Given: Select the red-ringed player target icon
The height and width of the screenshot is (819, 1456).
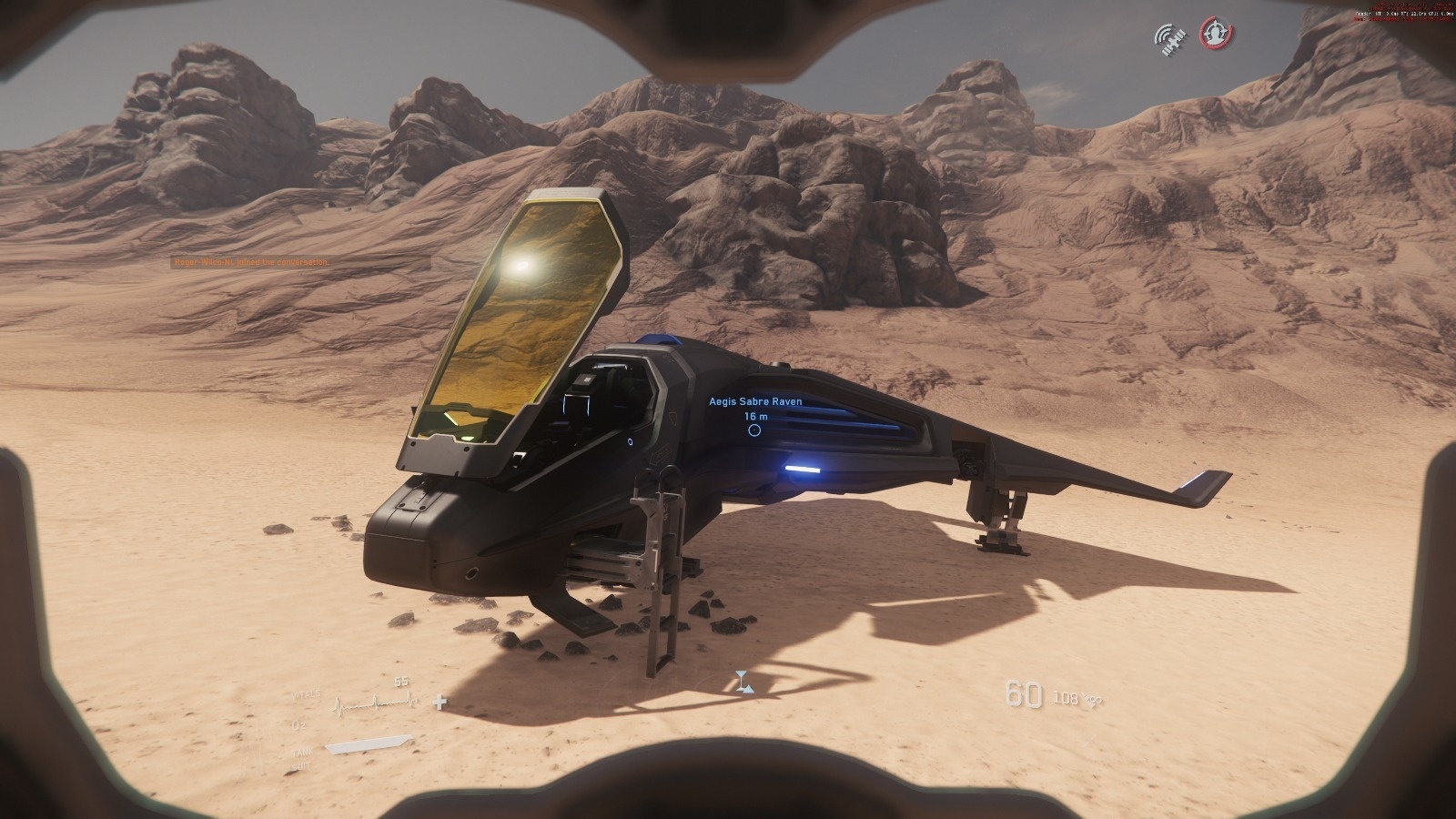Looking at the screenshot, I should [x=1214, y=34].
